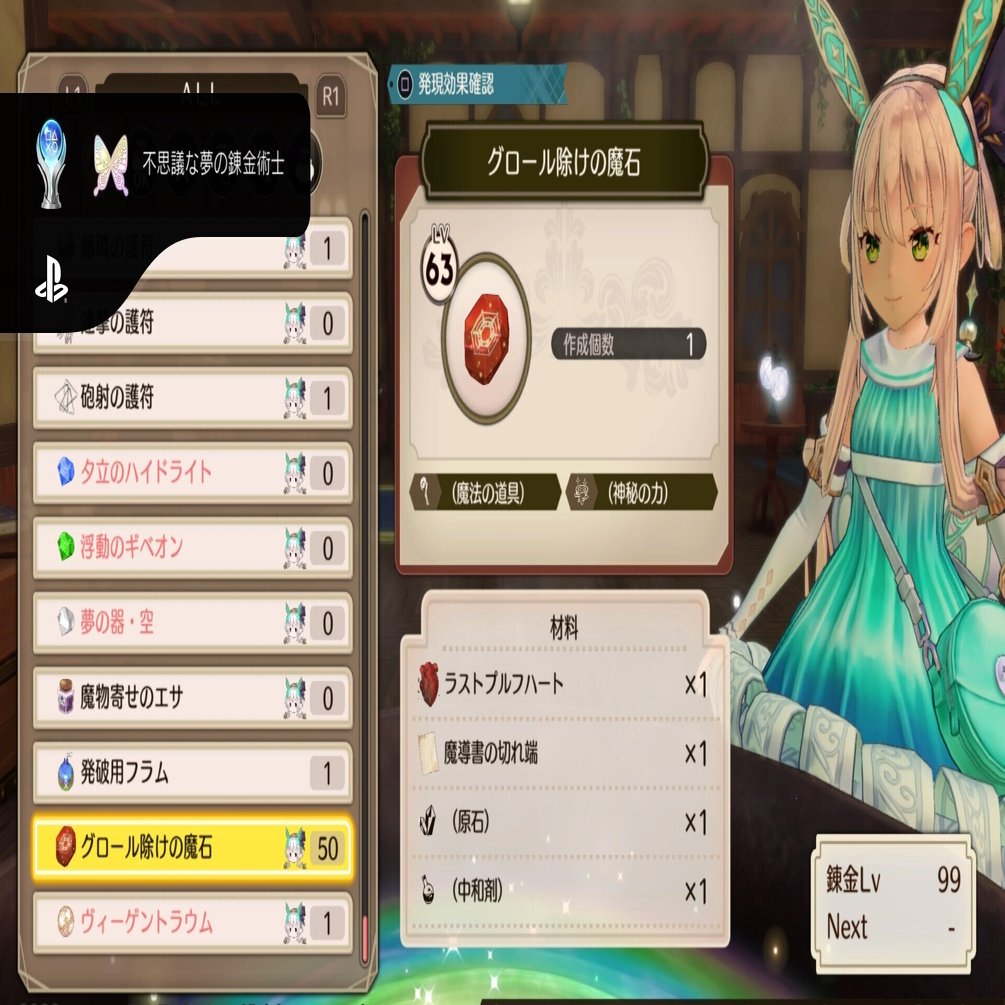Open the 不思議な夢の錬金術士 trophy notification
This screenshot has width=1005, height=1005.
click(160, 163)
